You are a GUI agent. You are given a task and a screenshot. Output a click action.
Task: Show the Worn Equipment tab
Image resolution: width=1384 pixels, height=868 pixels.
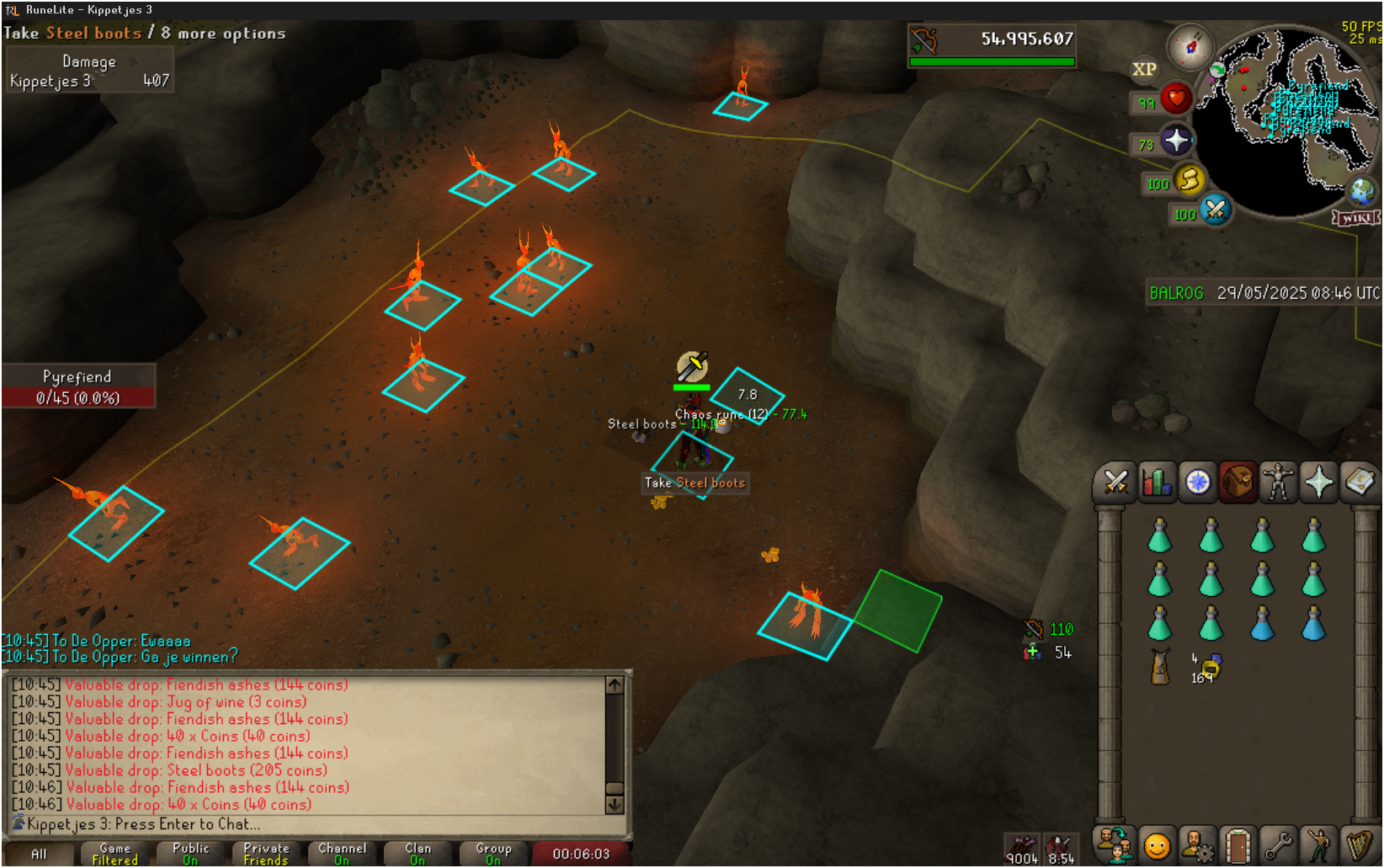pyautogui.click(x=1278, y=482)
